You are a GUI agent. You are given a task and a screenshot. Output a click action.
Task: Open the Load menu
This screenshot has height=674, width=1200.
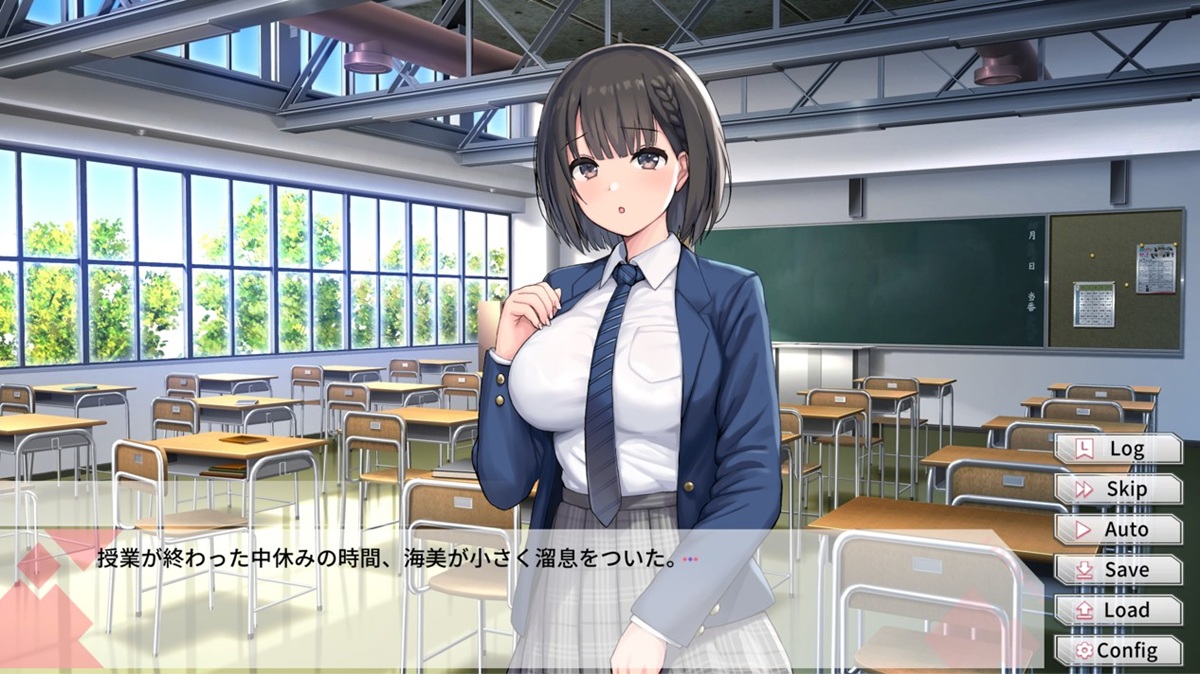(1118, 610)
